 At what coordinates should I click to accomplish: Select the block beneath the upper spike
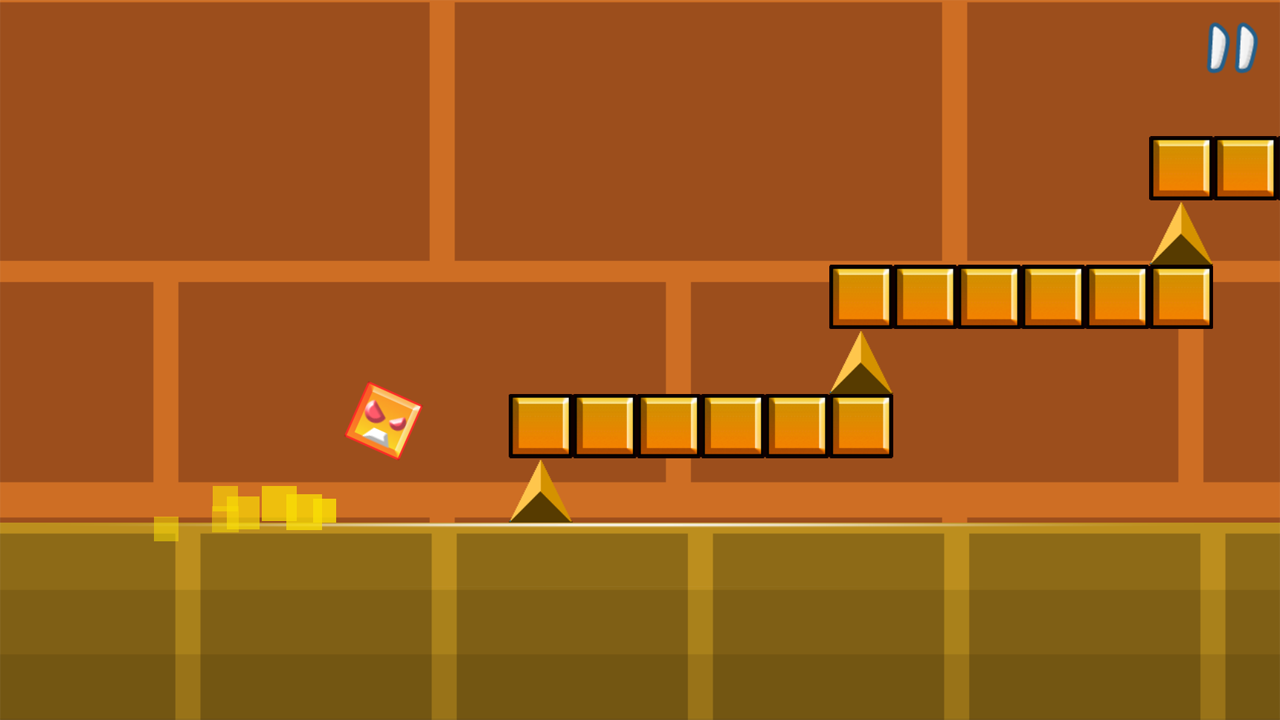1180,296
